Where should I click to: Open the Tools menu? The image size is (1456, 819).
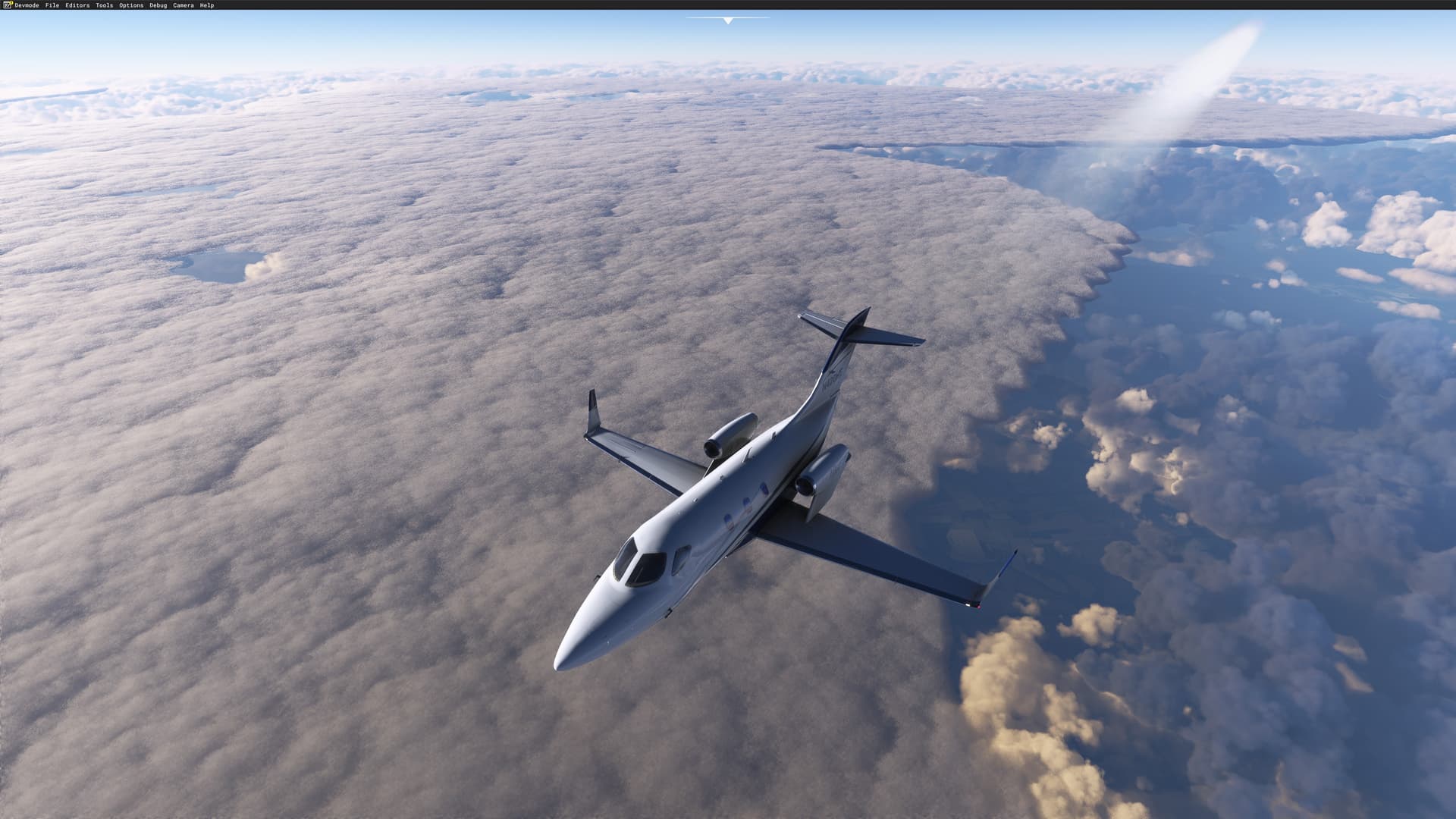tap(104, 5)
